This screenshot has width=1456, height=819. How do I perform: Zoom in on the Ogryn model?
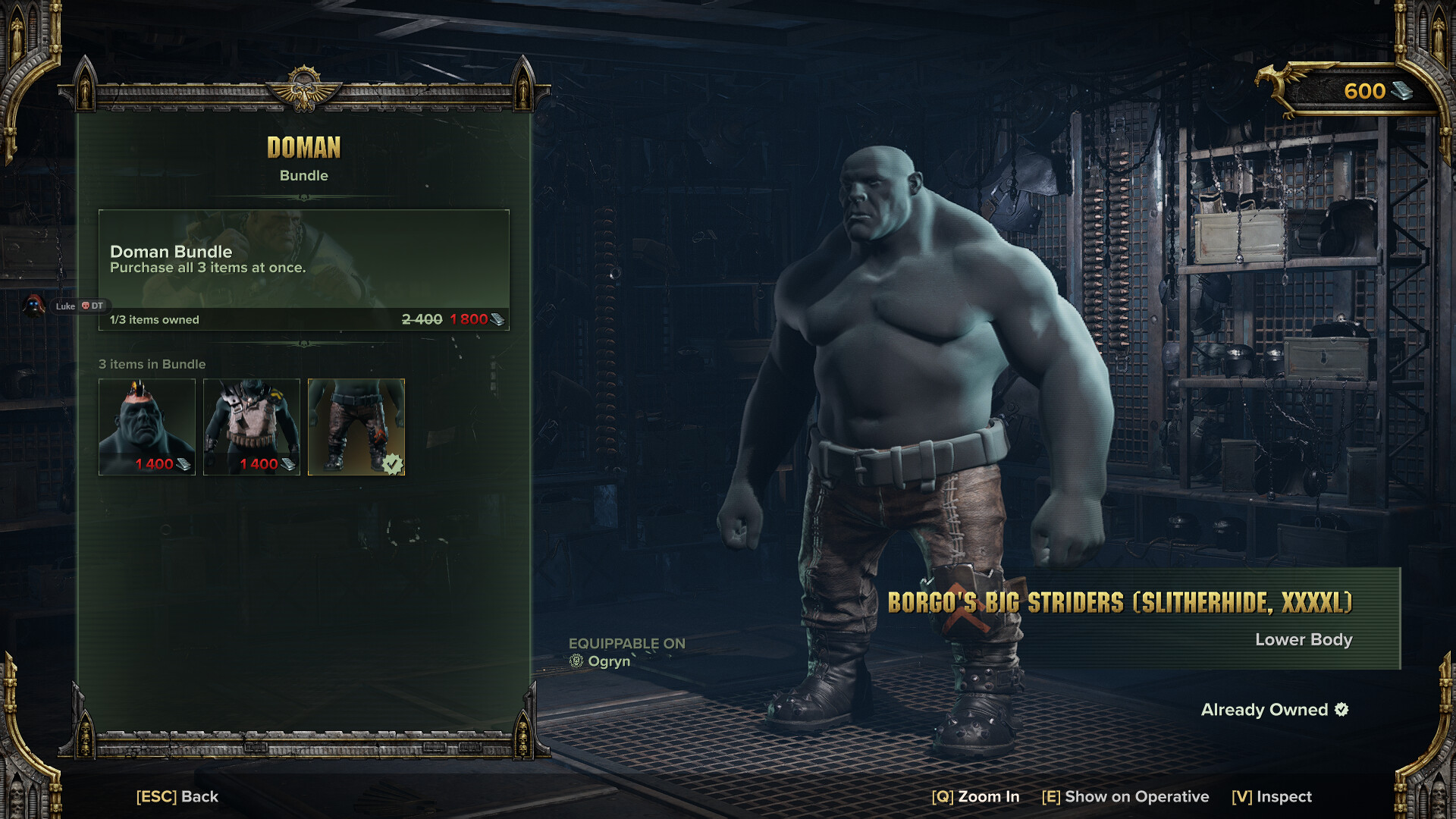coord(975,796)
